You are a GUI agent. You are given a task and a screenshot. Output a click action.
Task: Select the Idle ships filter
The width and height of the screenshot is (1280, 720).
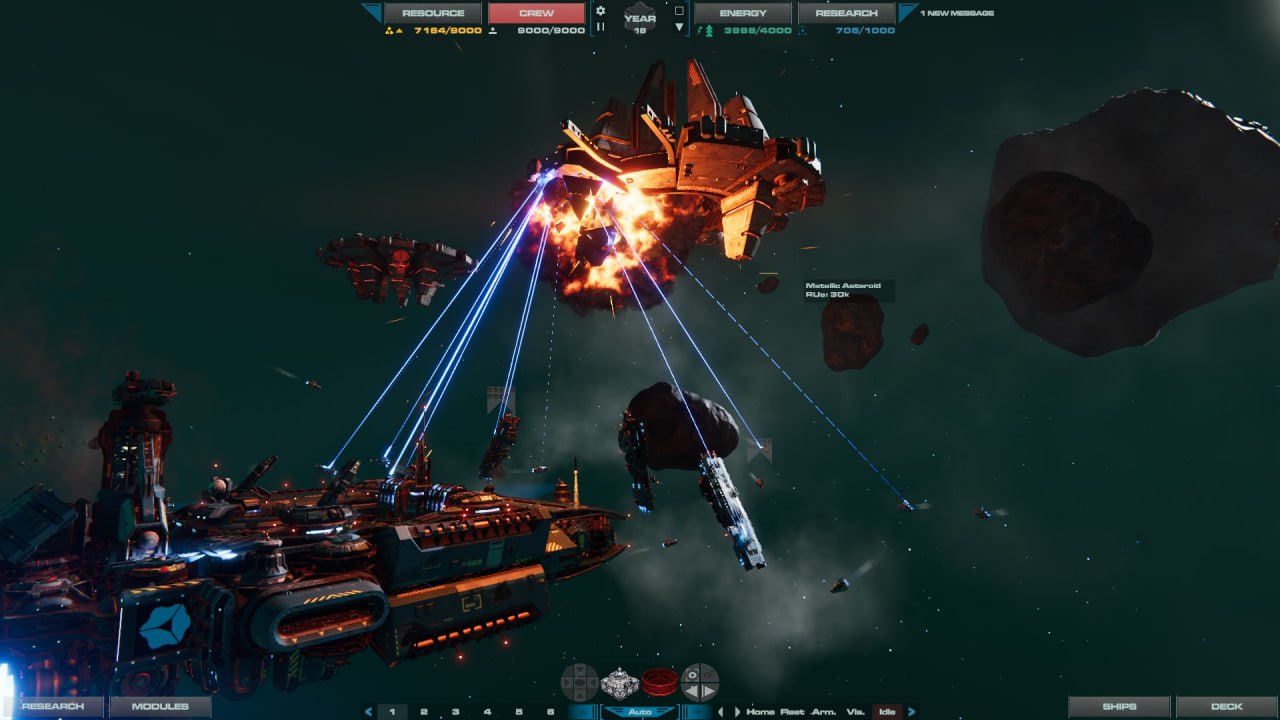[x=886, y=712]
